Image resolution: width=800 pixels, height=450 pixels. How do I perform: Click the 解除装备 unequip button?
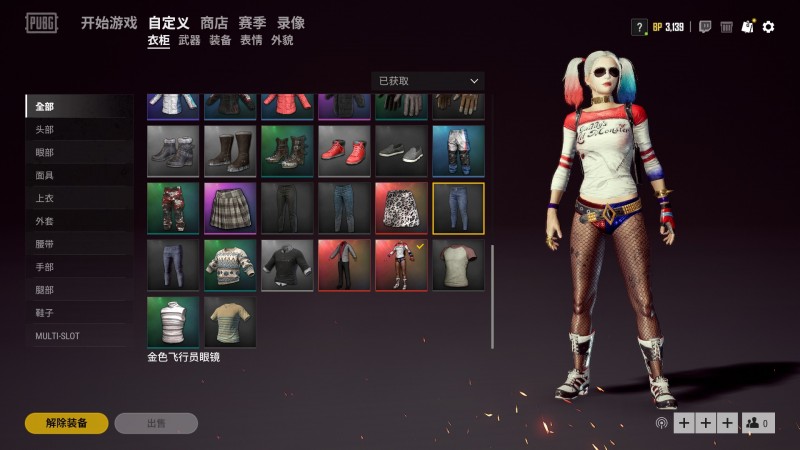tap(66, 423)
